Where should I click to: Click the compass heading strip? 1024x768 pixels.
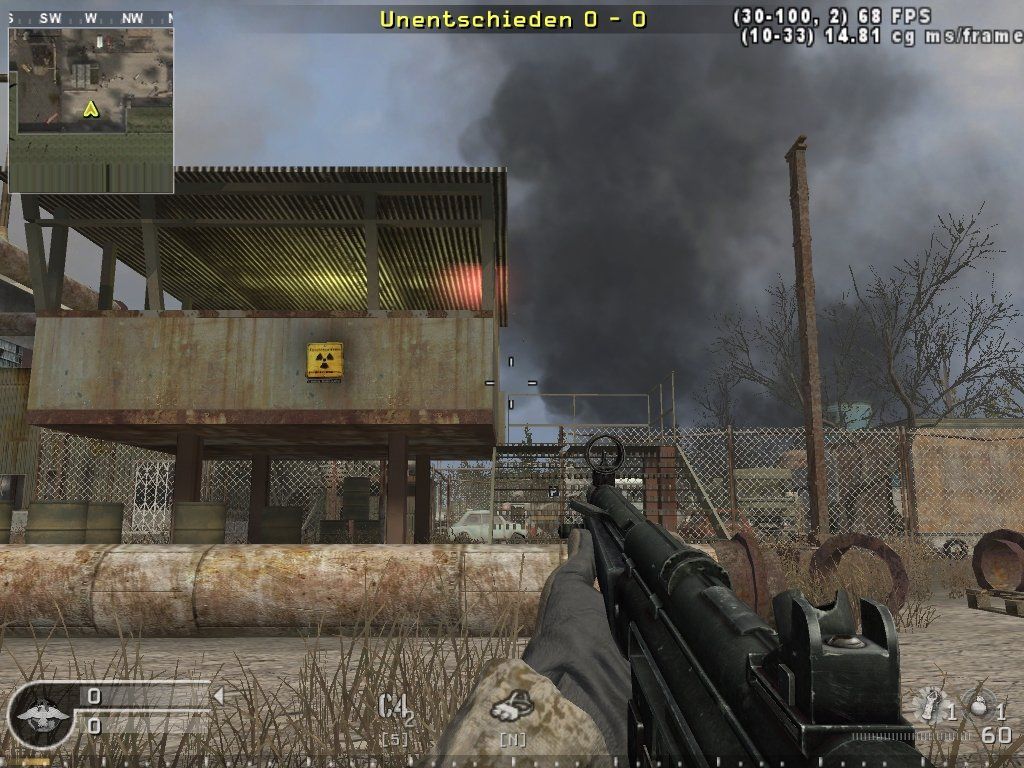click(90, 18)
